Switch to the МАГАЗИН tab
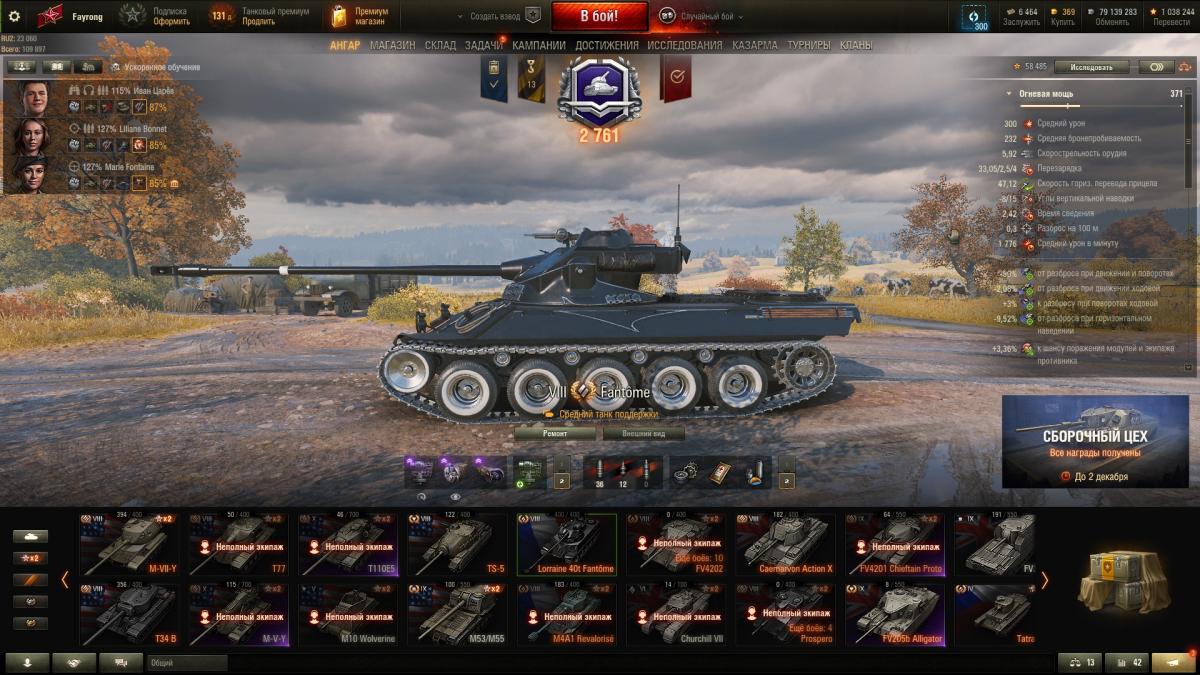1200x675 pixels. 392,45
